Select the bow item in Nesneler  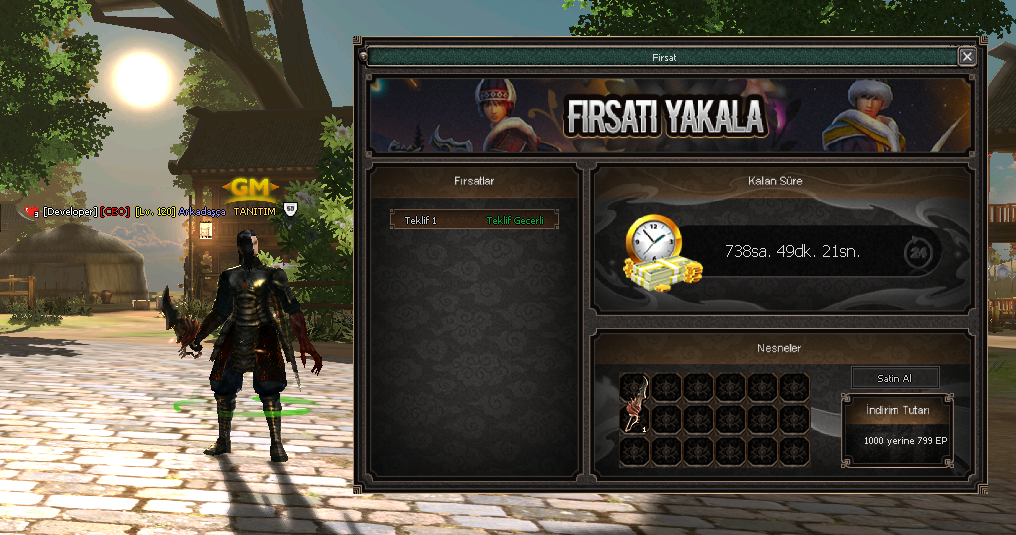click(633, 402)
